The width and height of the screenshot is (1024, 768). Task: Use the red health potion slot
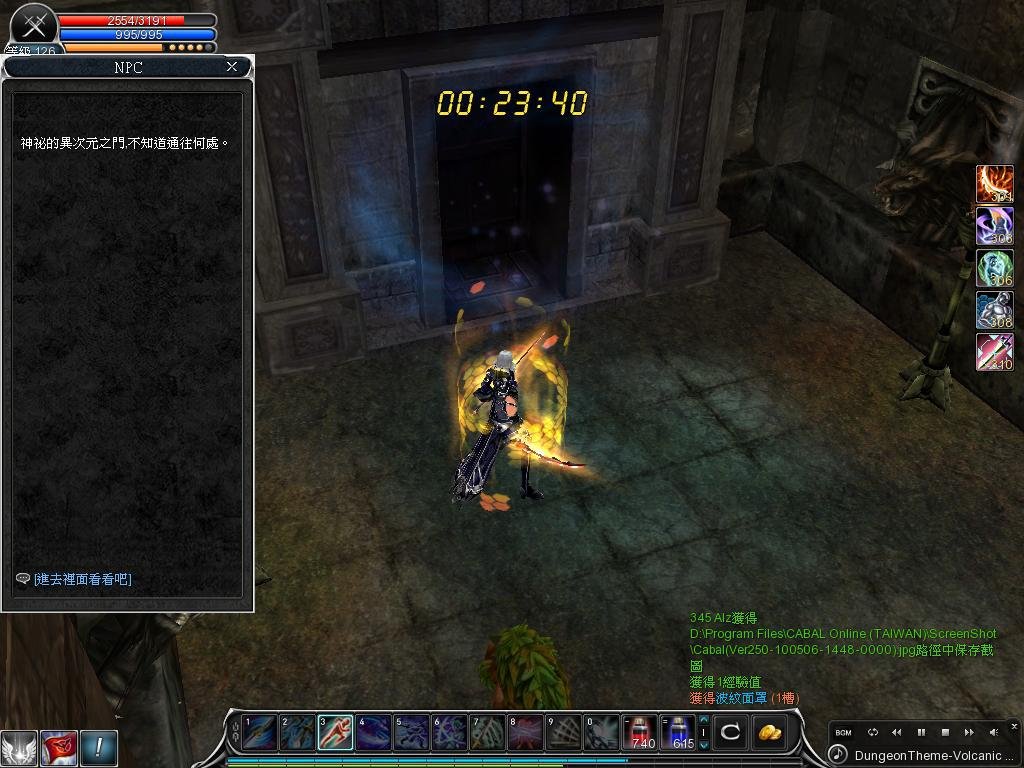click(x=640, y=733)
